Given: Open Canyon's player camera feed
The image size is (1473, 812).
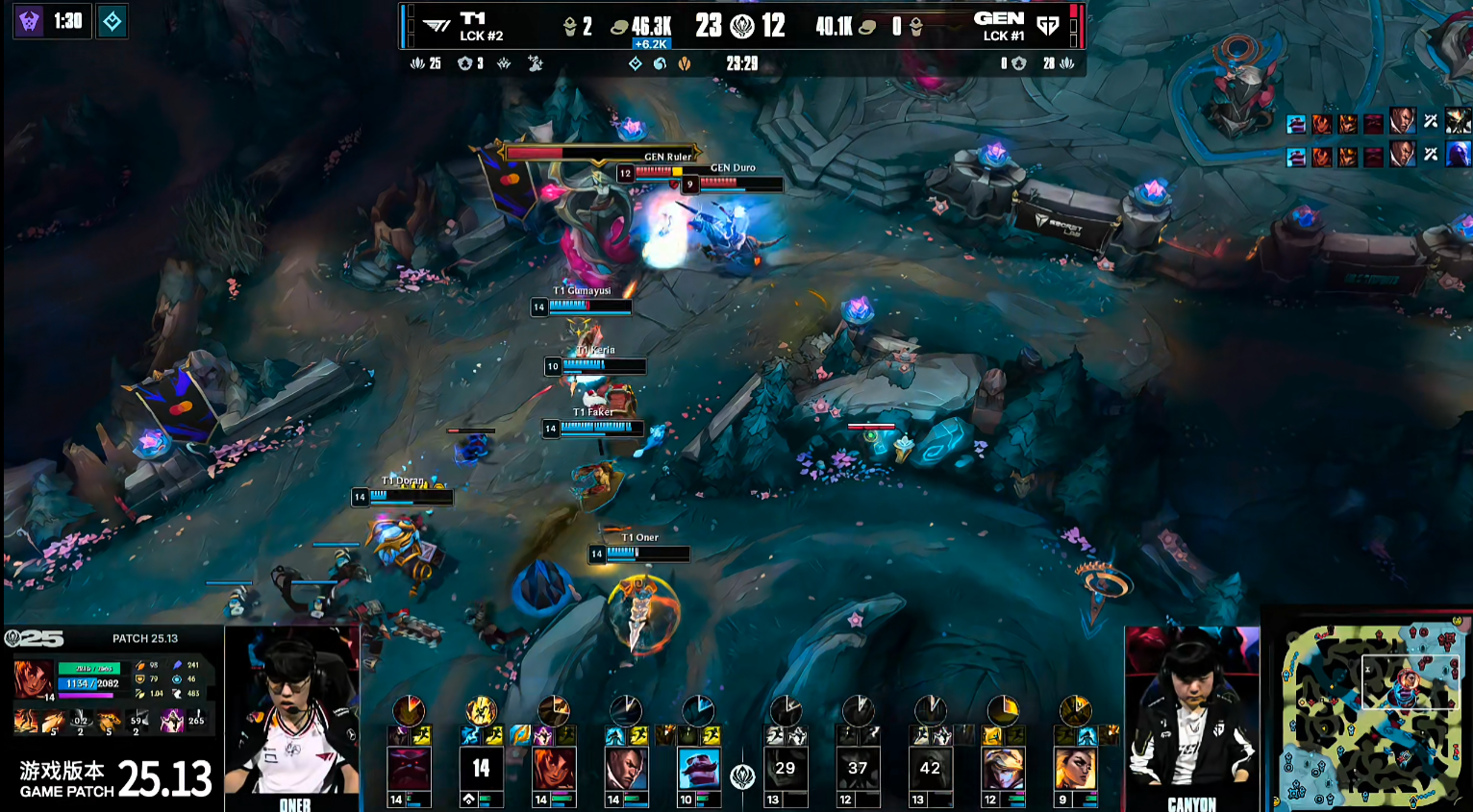Looking at the screenshot, I should click(1191, 718).
